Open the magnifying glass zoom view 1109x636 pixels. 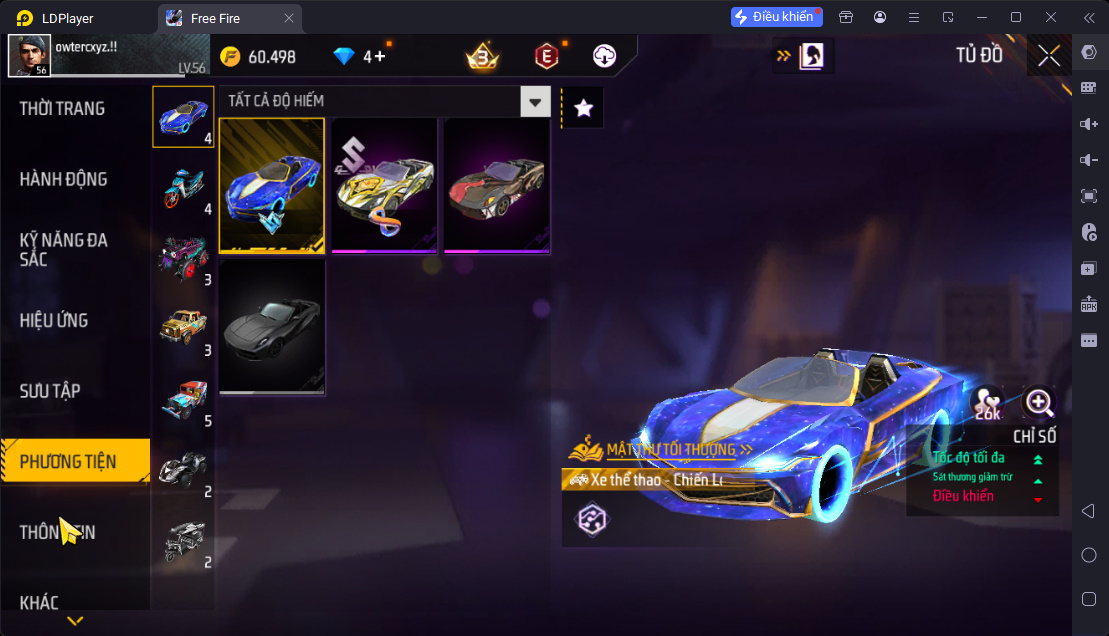[x=1039, y=403]
